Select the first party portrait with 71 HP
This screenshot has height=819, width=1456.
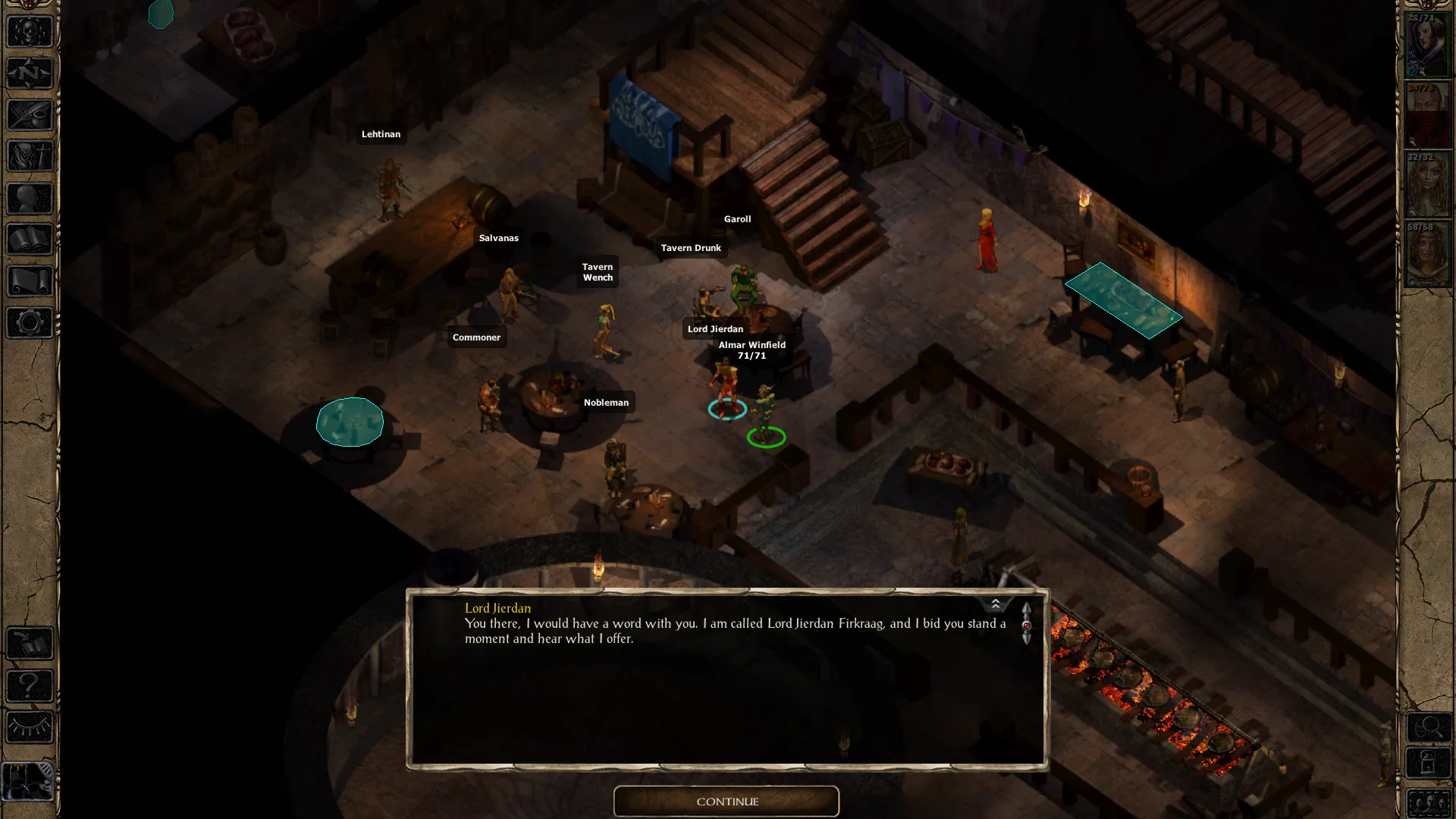click(x=1427, y=45)
